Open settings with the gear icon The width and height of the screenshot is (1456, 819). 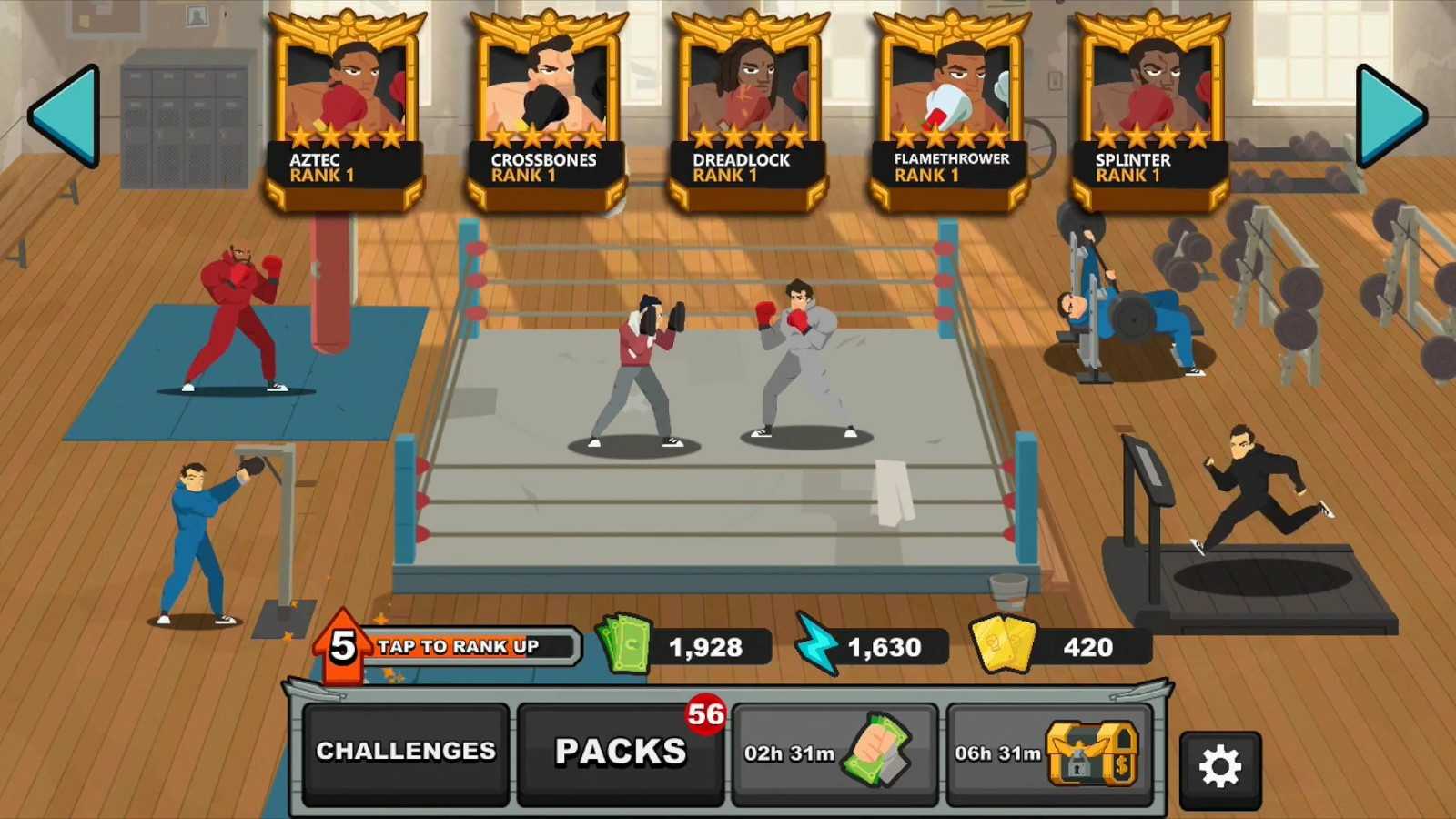click(x=1219, y=768)
